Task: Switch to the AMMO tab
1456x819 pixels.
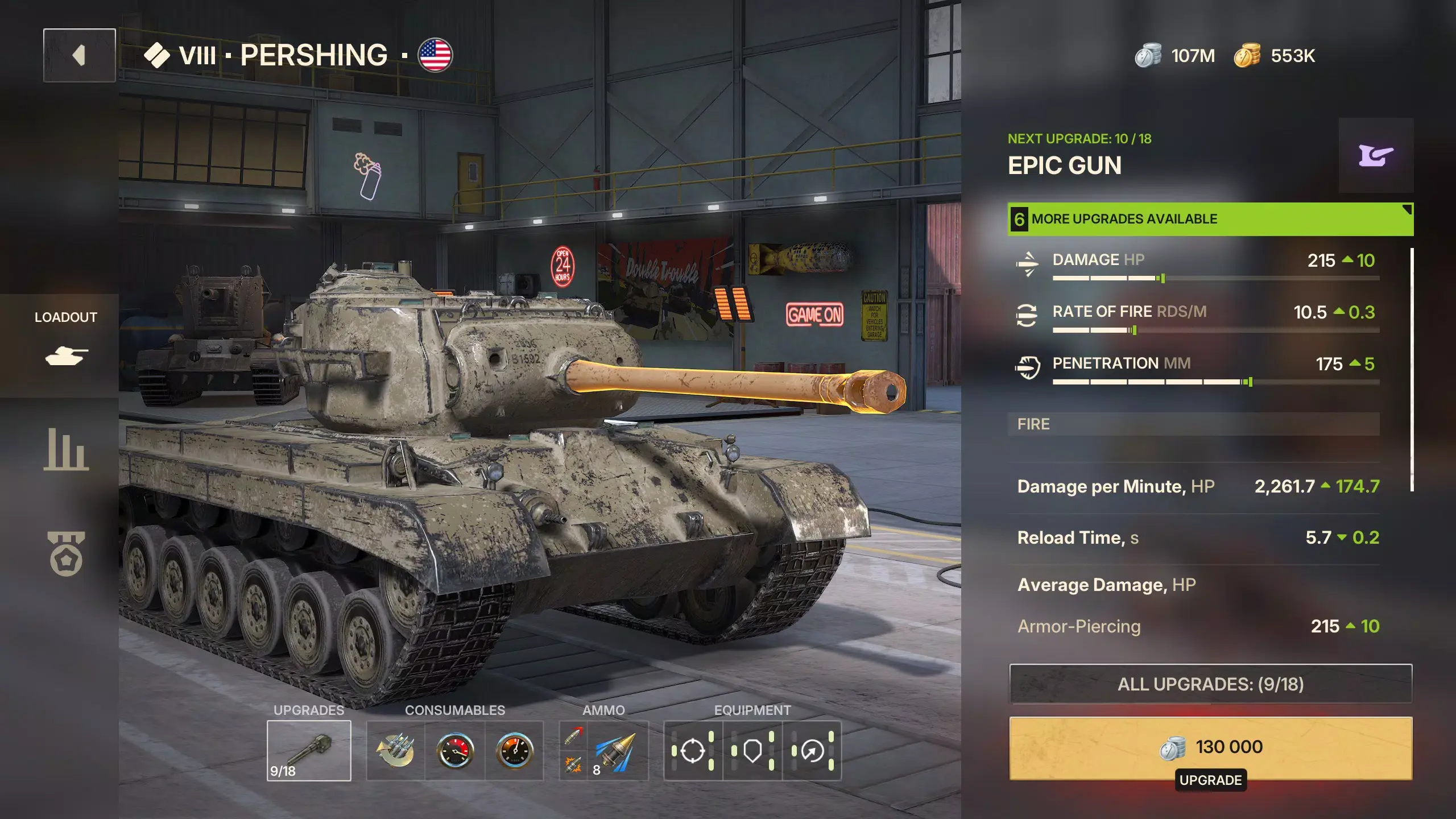Action: (603, 710)
